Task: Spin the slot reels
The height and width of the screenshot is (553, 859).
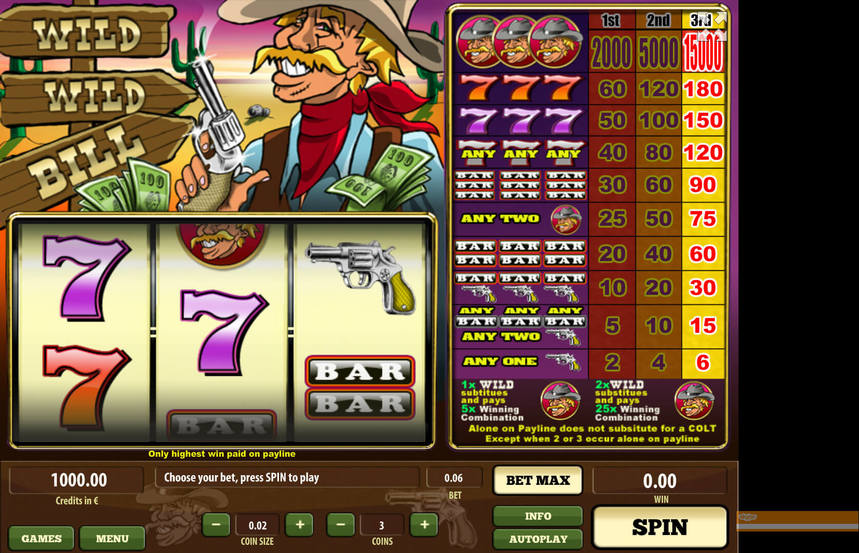Action: click(660, 527)
